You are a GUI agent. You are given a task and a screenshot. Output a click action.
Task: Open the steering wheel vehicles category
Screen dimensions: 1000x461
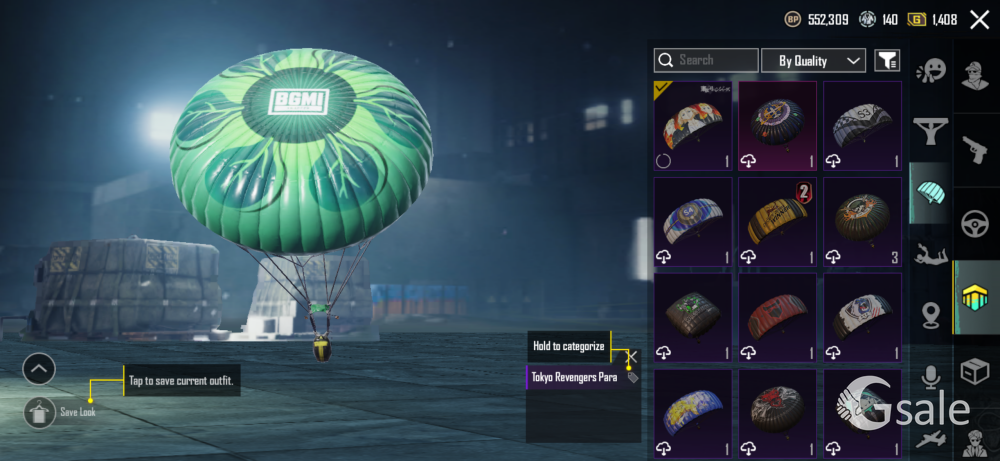[x=975, y=223]
